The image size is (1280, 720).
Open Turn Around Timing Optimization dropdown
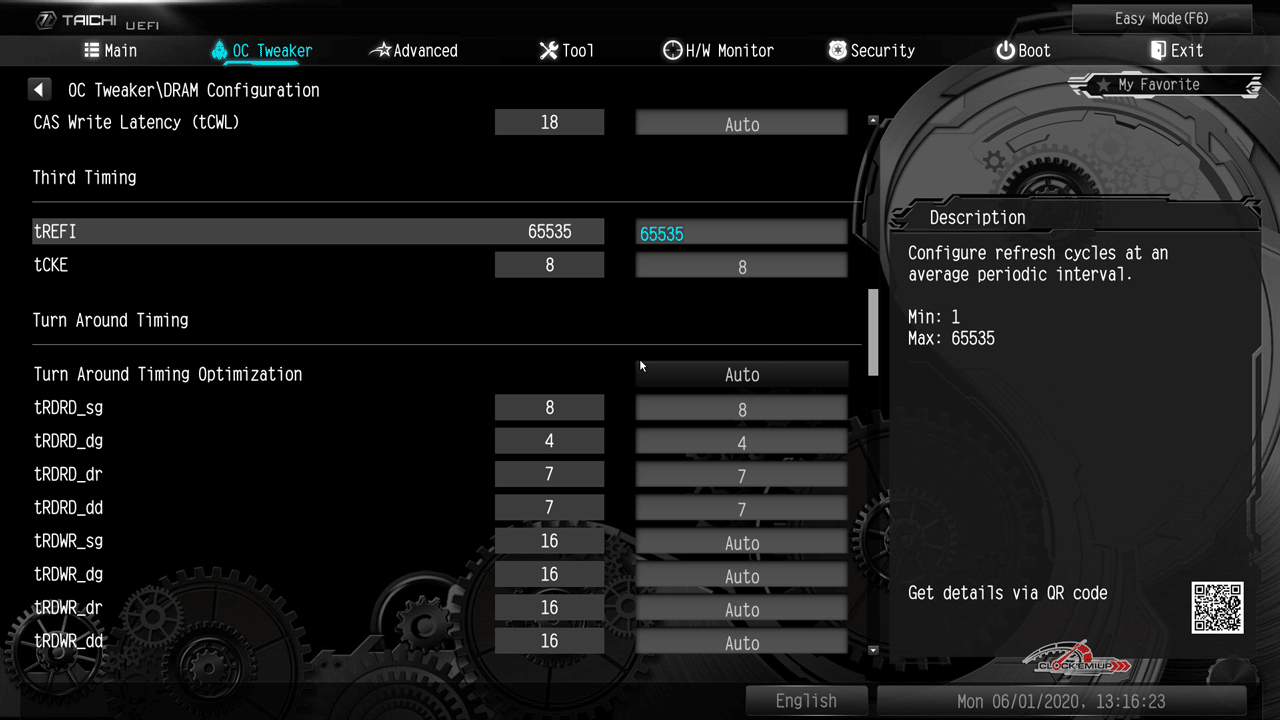pos(741,375)
